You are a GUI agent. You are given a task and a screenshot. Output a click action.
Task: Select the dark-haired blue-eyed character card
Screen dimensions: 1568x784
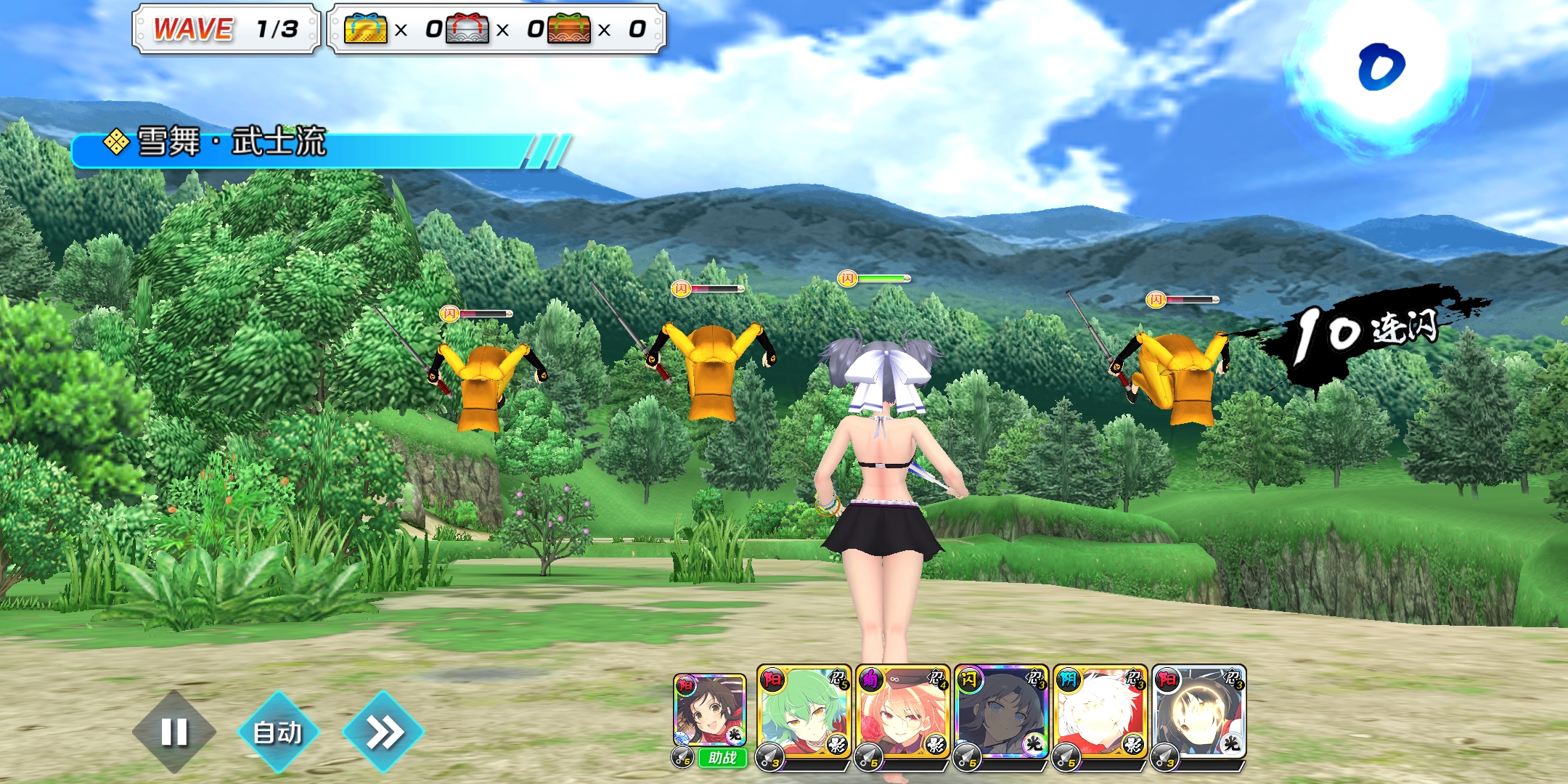[x=1001, y=711]
